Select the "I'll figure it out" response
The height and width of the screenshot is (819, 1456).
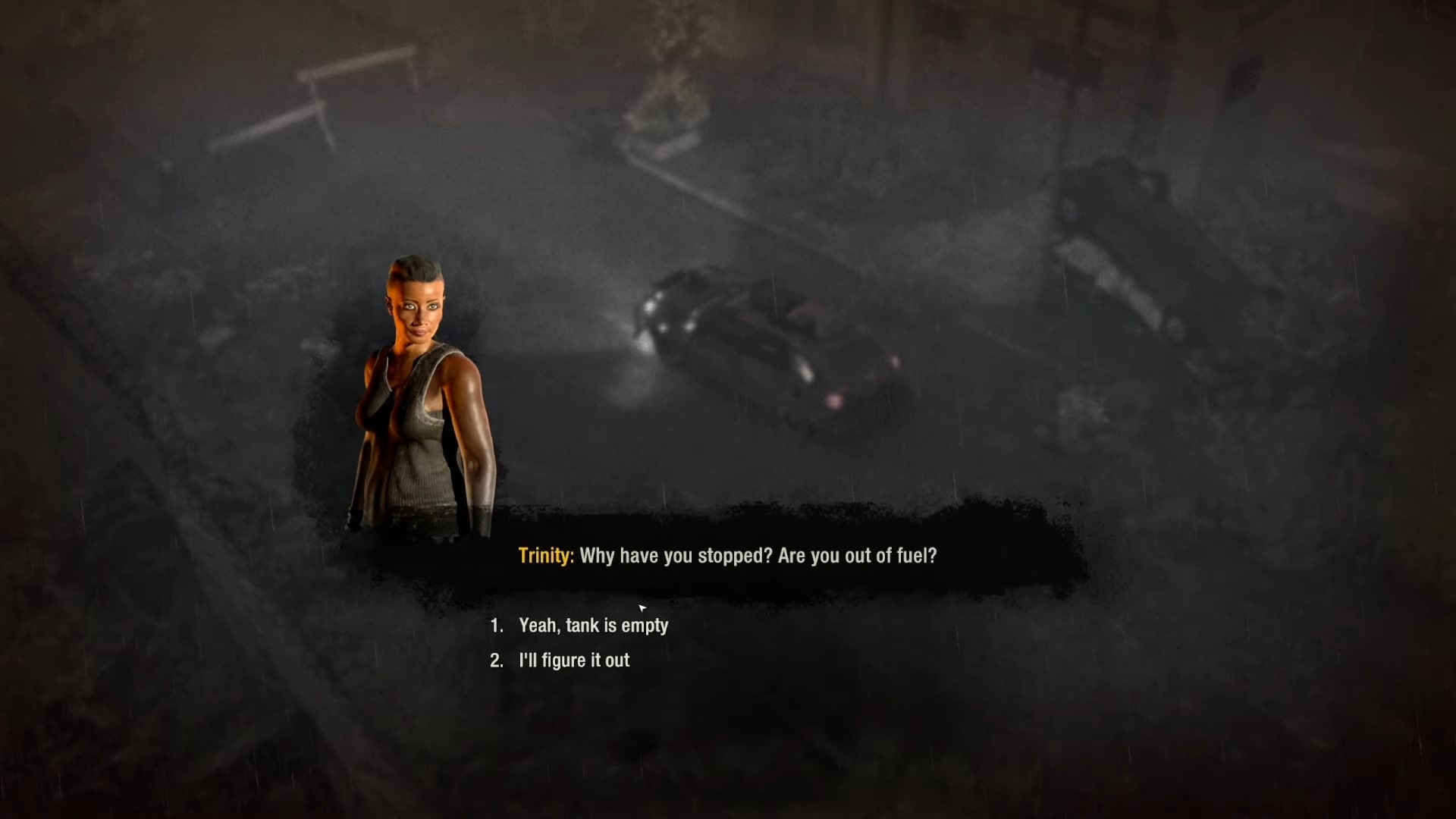(574, 661)
